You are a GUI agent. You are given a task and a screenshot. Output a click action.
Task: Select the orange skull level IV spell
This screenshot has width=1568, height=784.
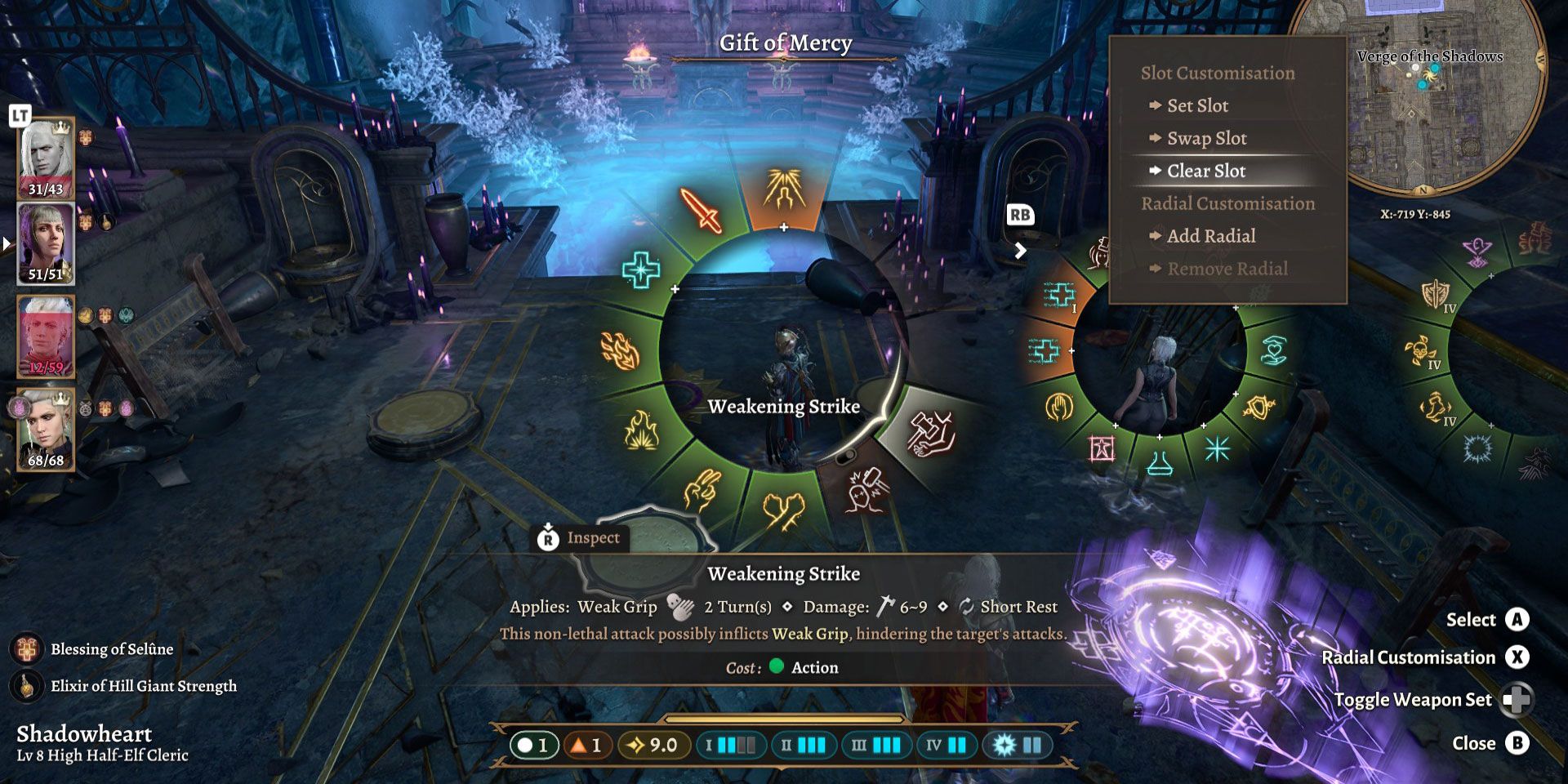tap(1421, 351)
